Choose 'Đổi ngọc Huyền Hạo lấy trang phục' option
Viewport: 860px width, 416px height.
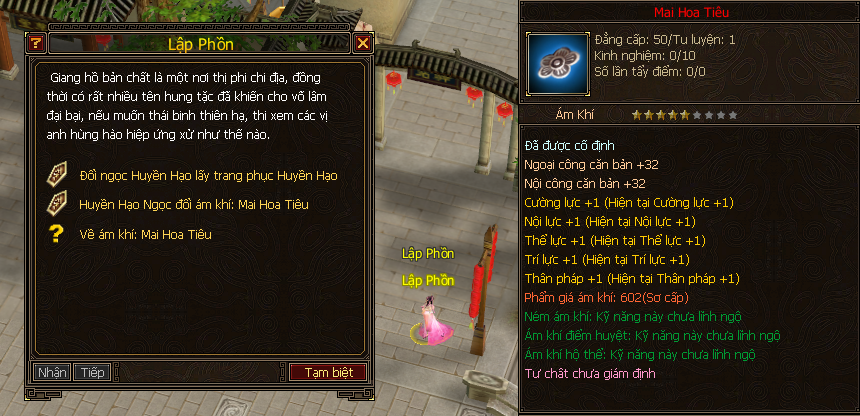coord(208,176)
